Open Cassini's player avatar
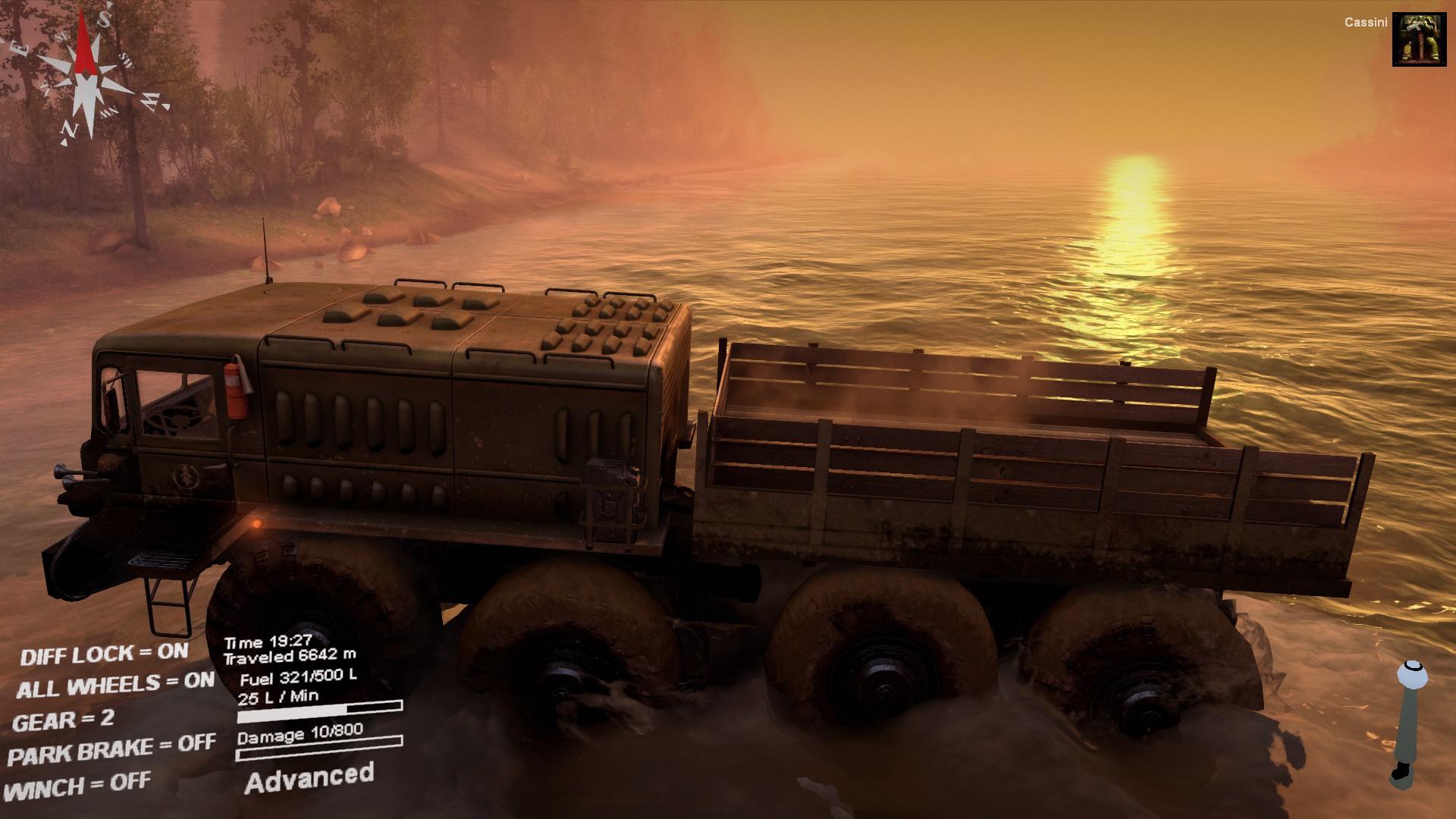Viewport: 1456px width, 819px height. click(1419, 39)
